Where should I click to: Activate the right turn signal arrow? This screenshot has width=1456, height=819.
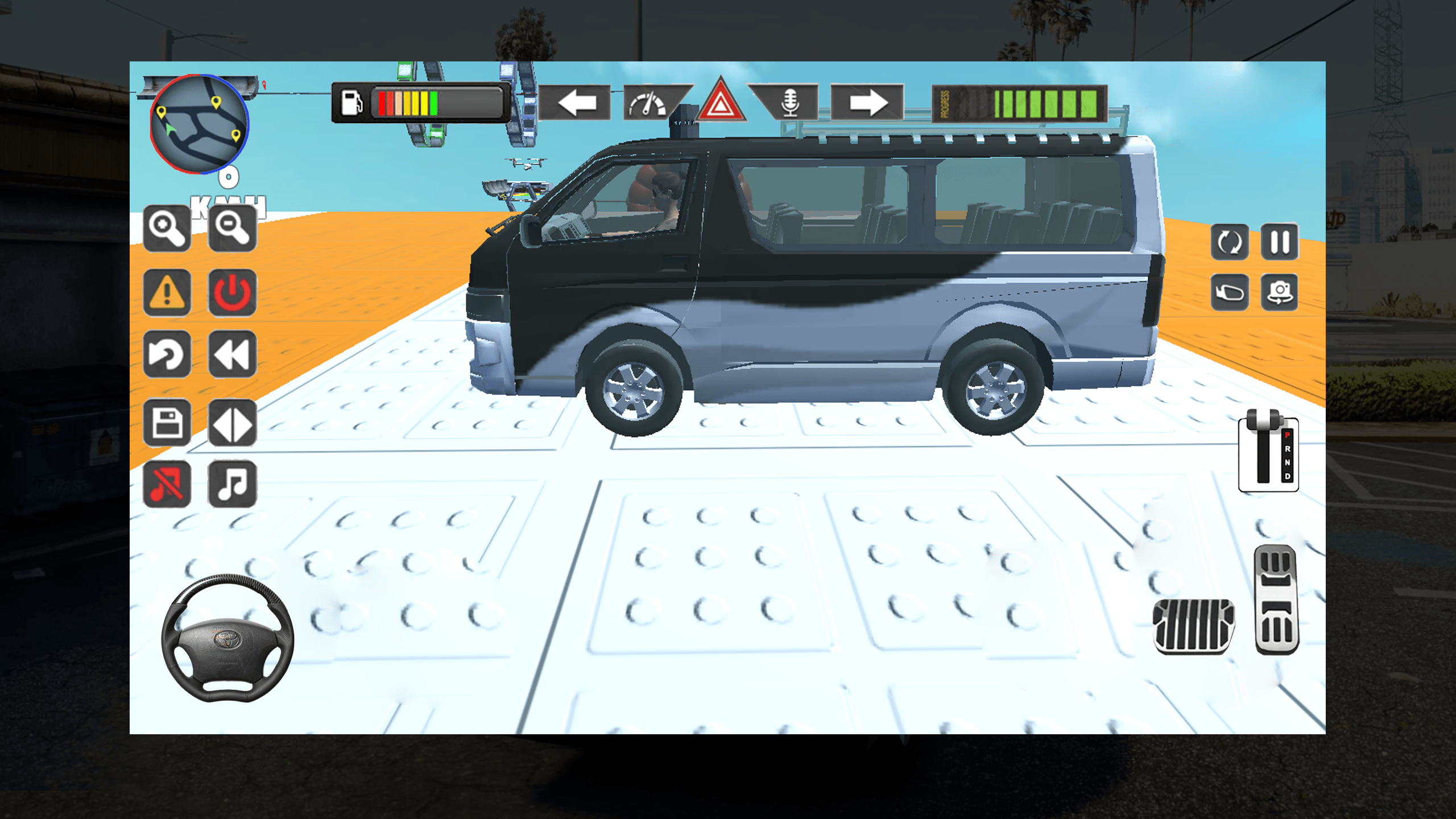tap(867, 103)
